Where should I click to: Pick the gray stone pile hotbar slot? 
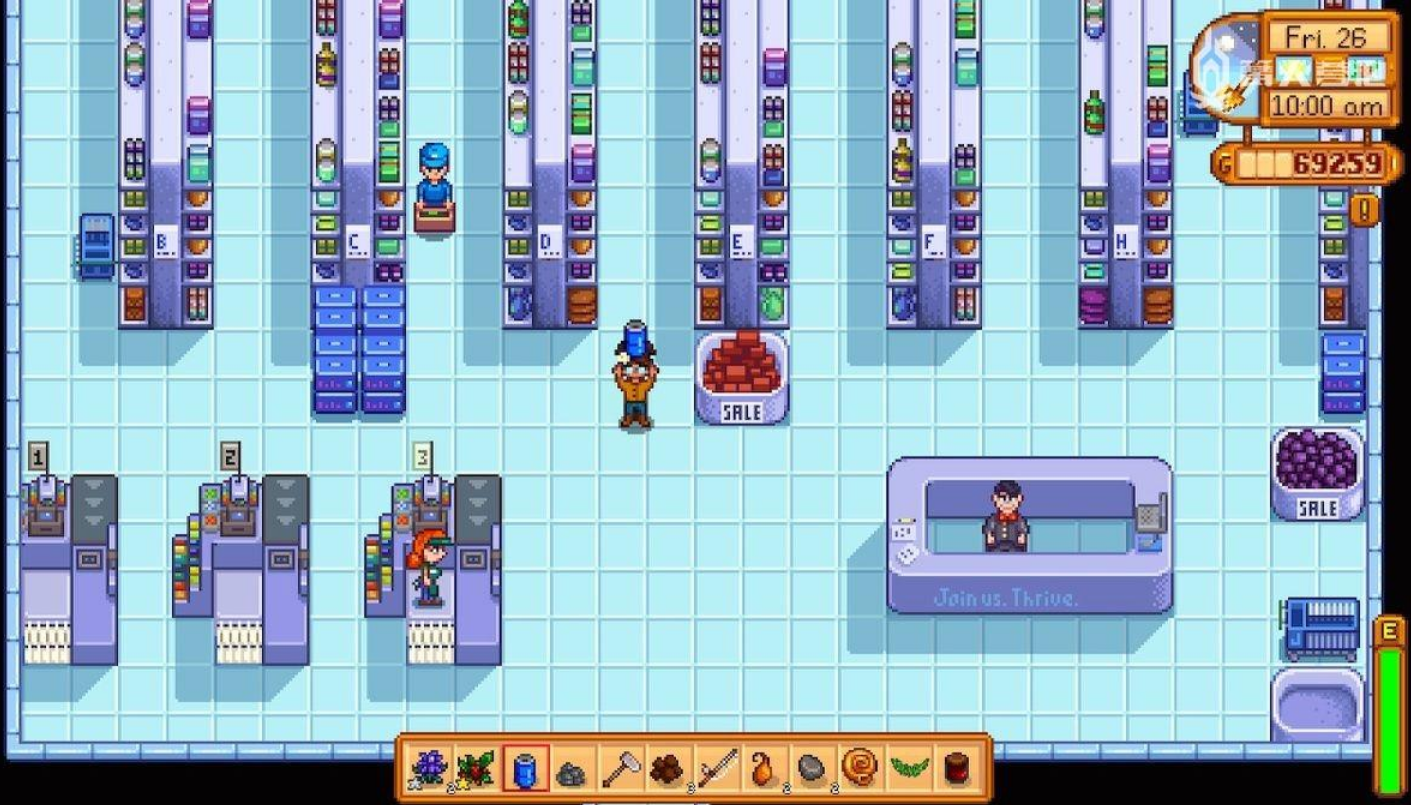coord(573,770)
